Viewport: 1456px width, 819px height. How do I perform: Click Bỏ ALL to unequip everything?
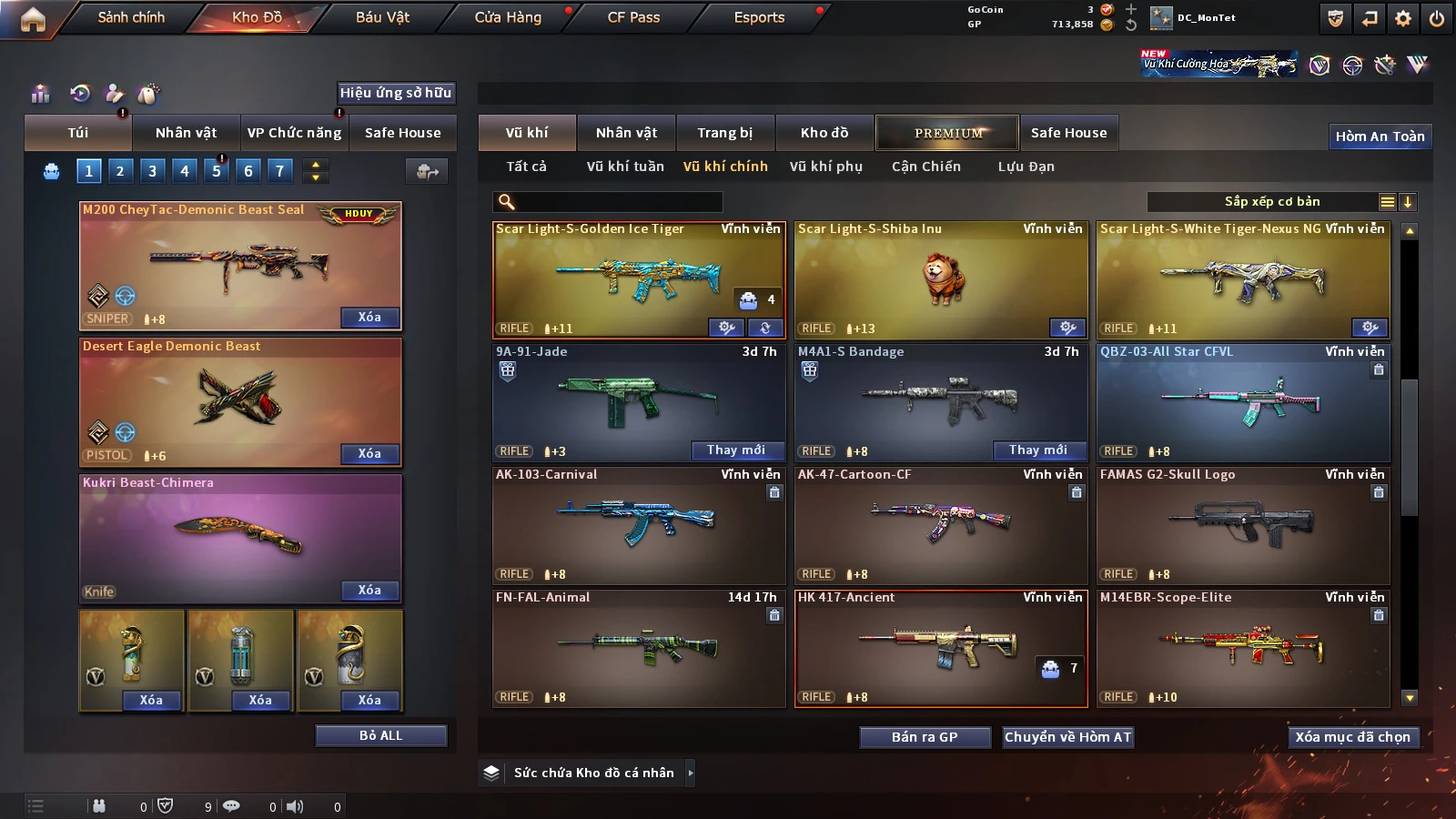click(x=380, y=735)
